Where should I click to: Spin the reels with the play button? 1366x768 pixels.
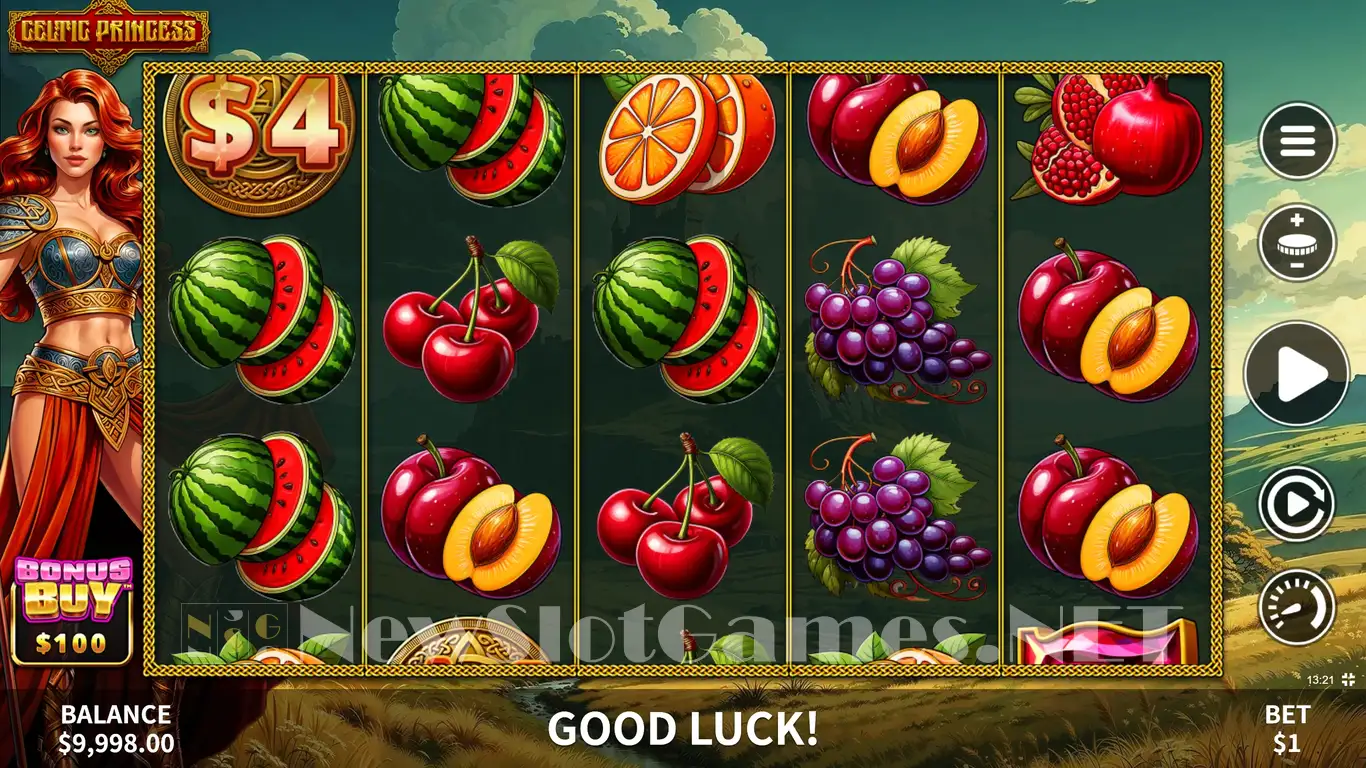[x=1297, y=374]
